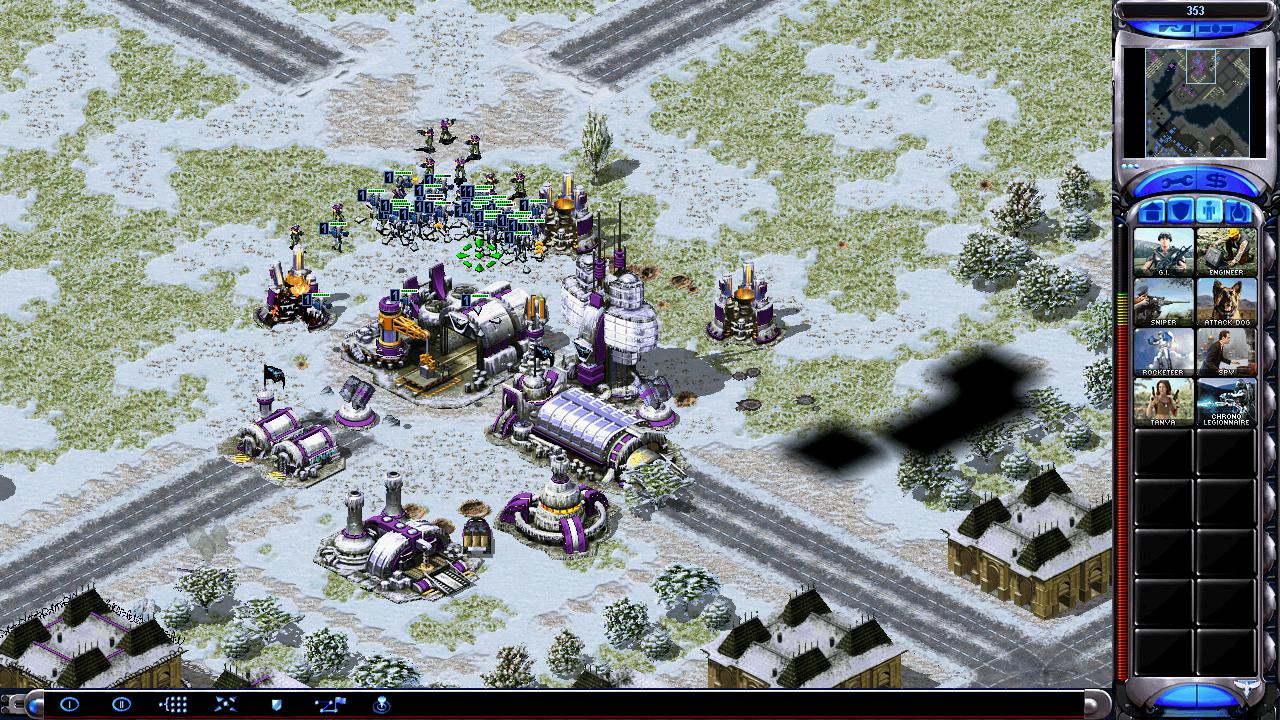
Task: Switch to the infantry build tab
Action: [1208, 212]
